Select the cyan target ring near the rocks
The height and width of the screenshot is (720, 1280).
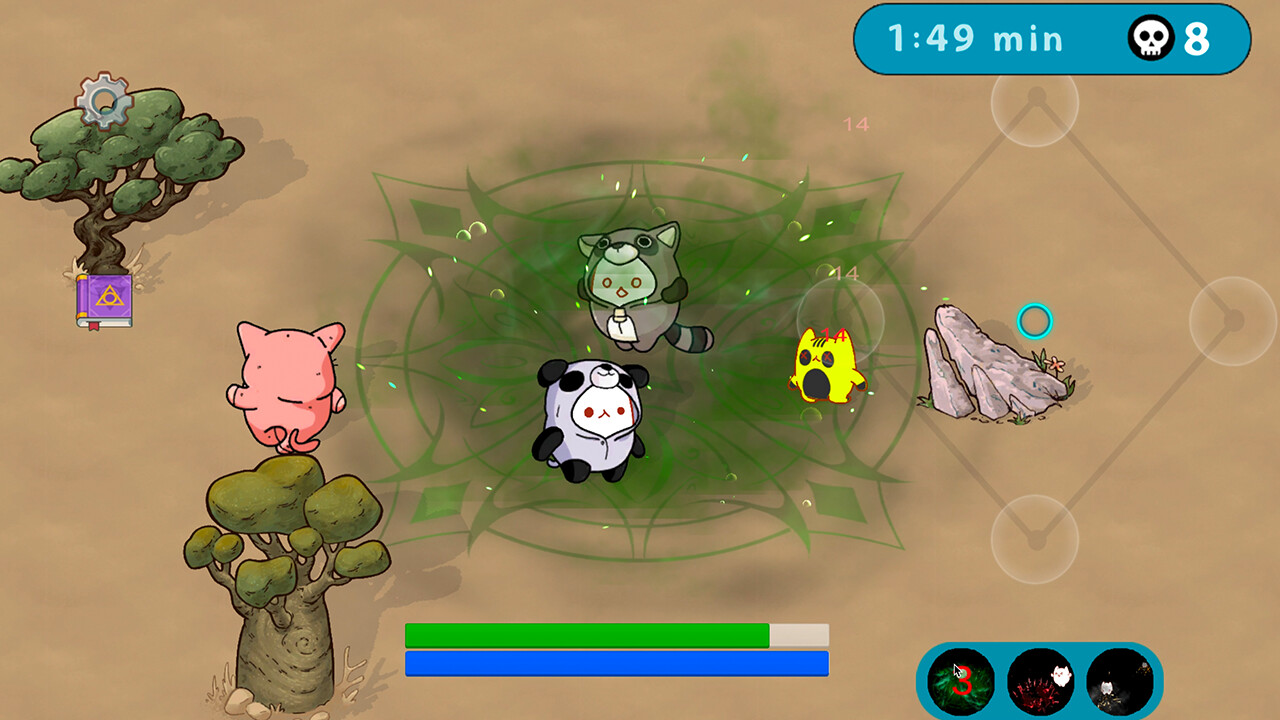pyautogui.click(x=1035, y=322)
